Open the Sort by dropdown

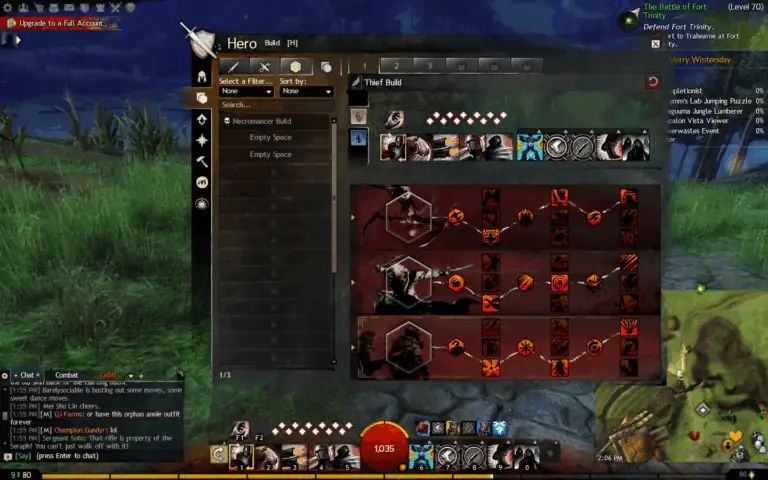point(306,91)
